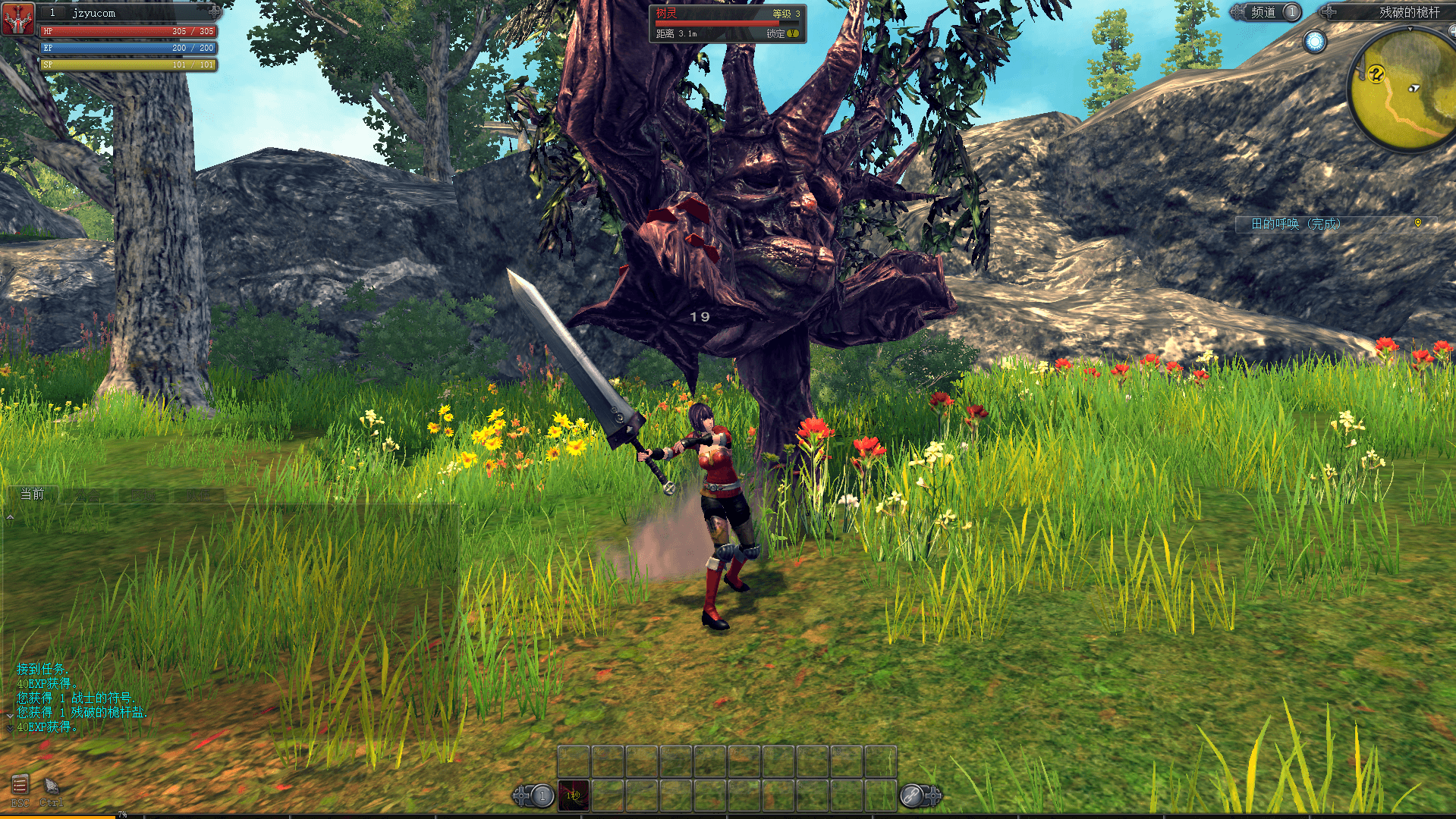
Task: Click the Ctrl cursor mode icon
Action: coord(51,786)
